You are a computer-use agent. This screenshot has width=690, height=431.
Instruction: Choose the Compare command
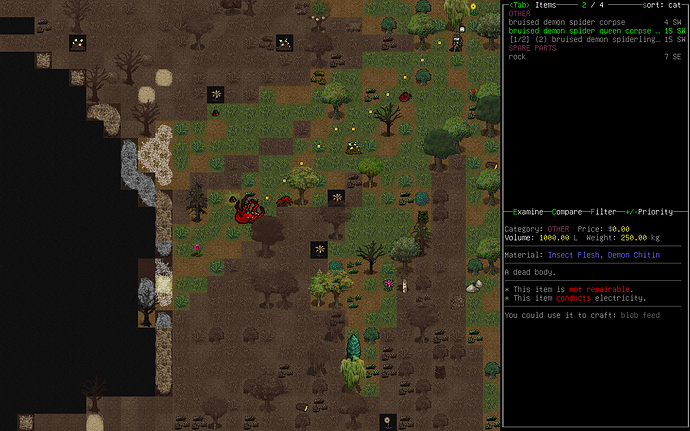coord(565,212)
